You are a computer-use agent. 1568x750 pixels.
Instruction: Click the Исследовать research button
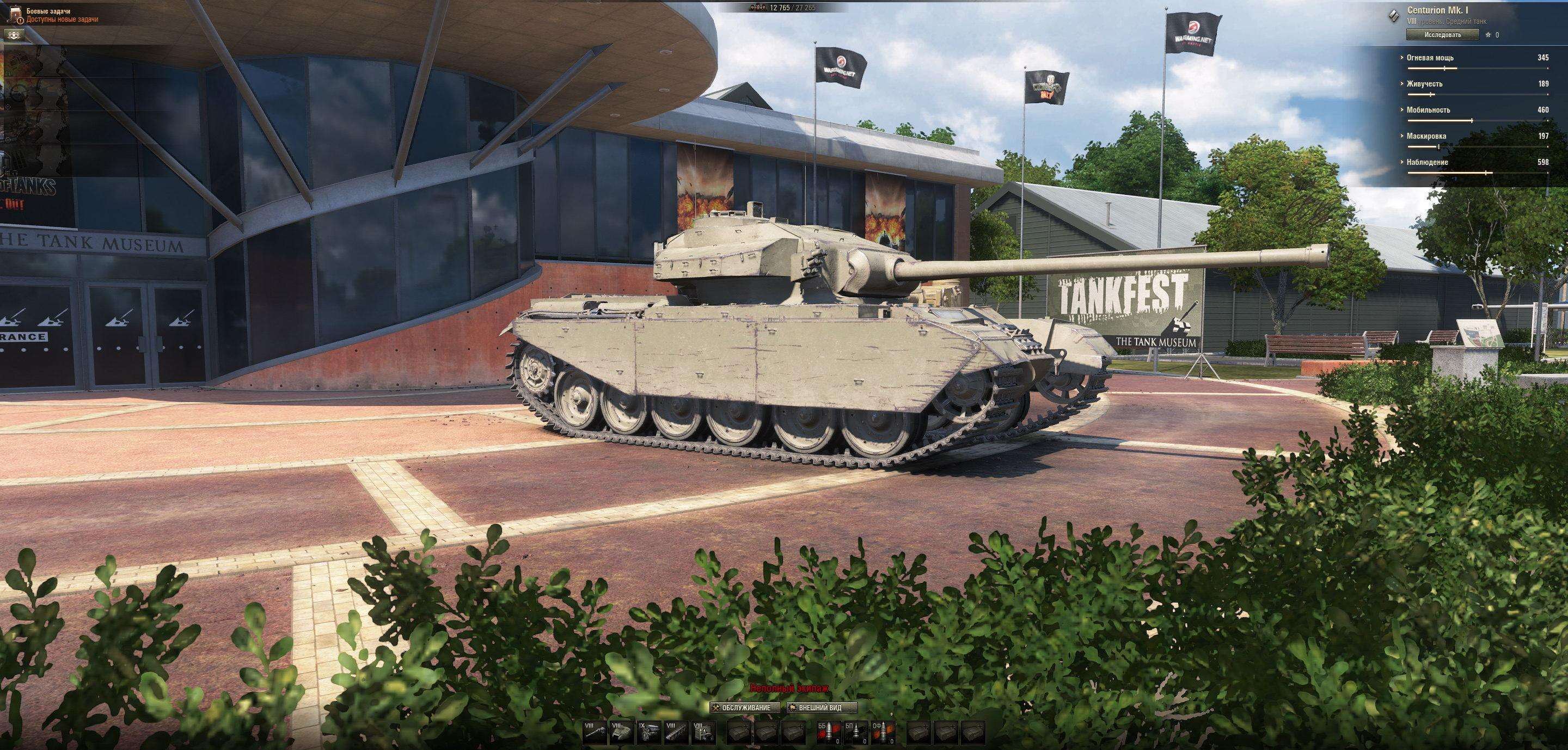[1442, 35]
